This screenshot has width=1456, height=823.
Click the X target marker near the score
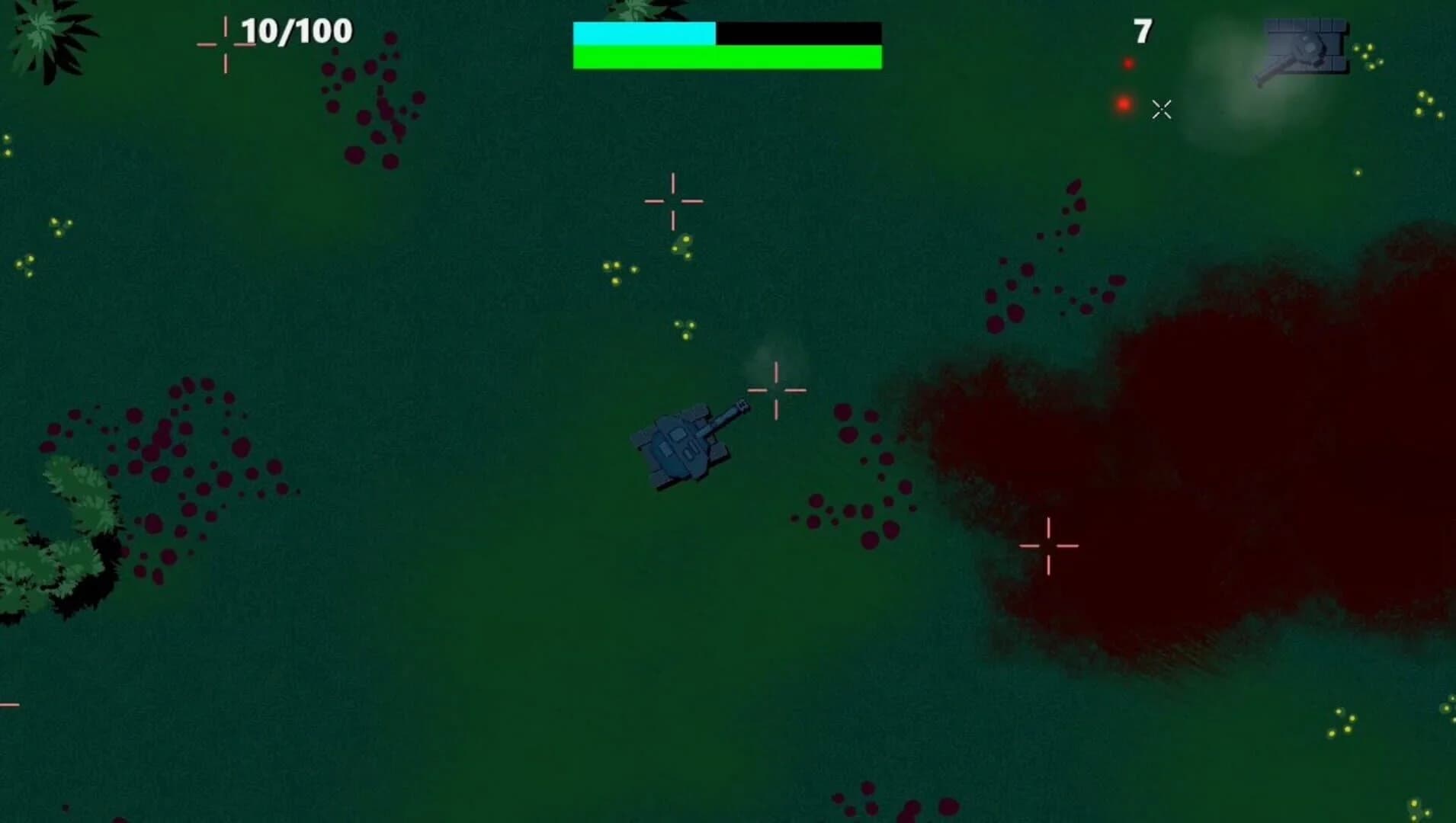(1163, 110)
